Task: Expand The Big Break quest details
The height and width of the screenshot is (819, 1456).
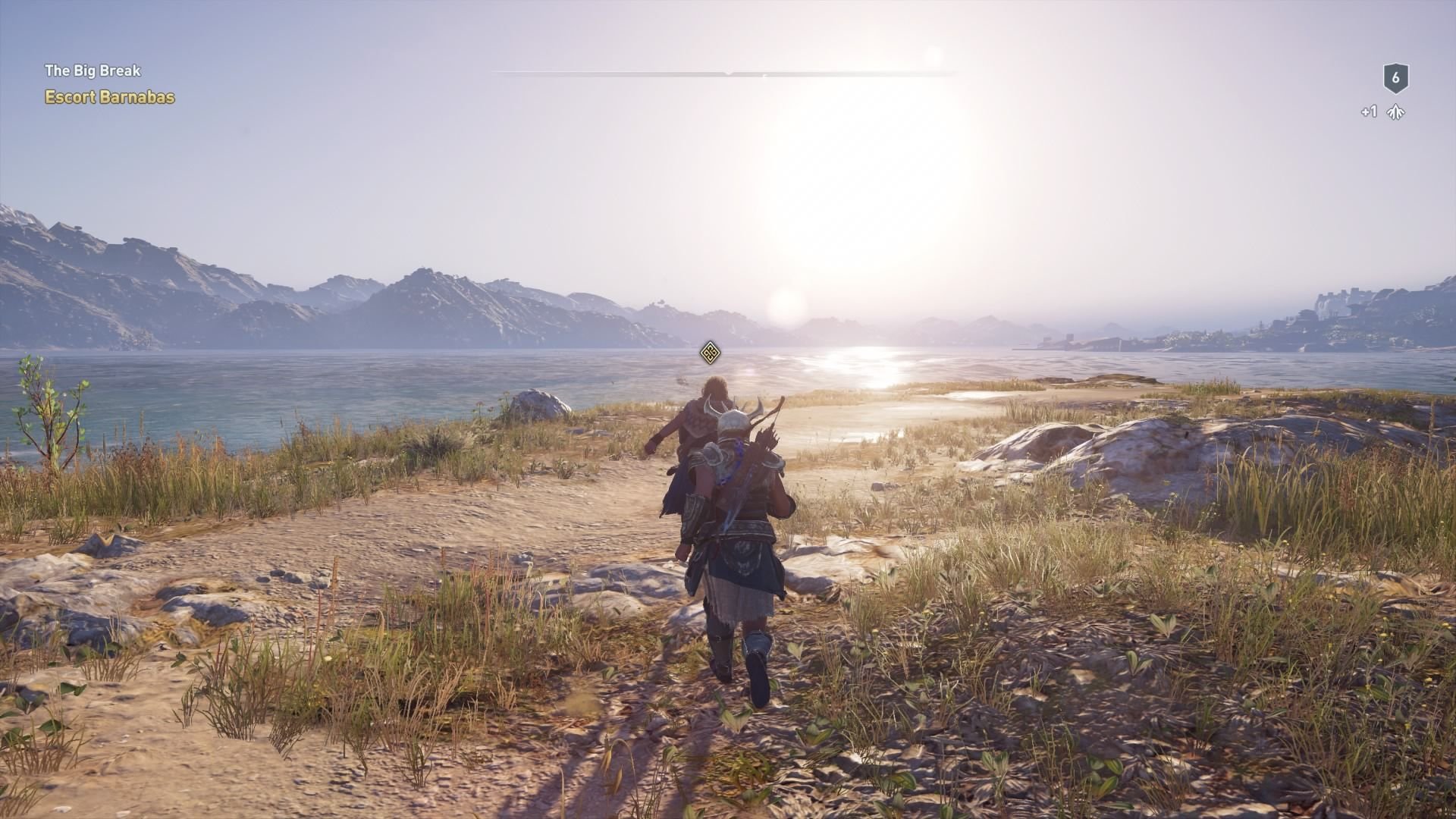Action: point(92,71)
